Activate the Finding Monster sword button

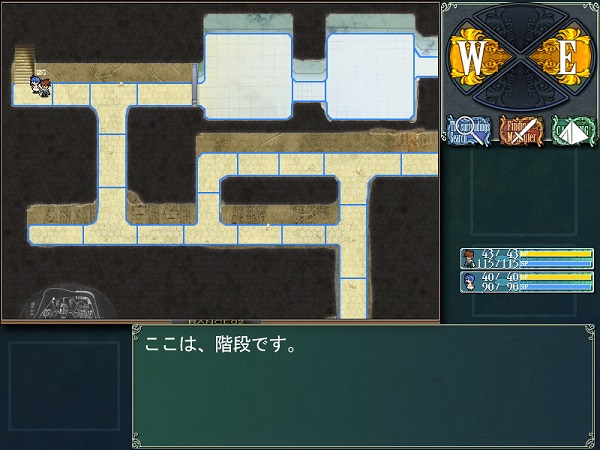[x=520, y=130]
